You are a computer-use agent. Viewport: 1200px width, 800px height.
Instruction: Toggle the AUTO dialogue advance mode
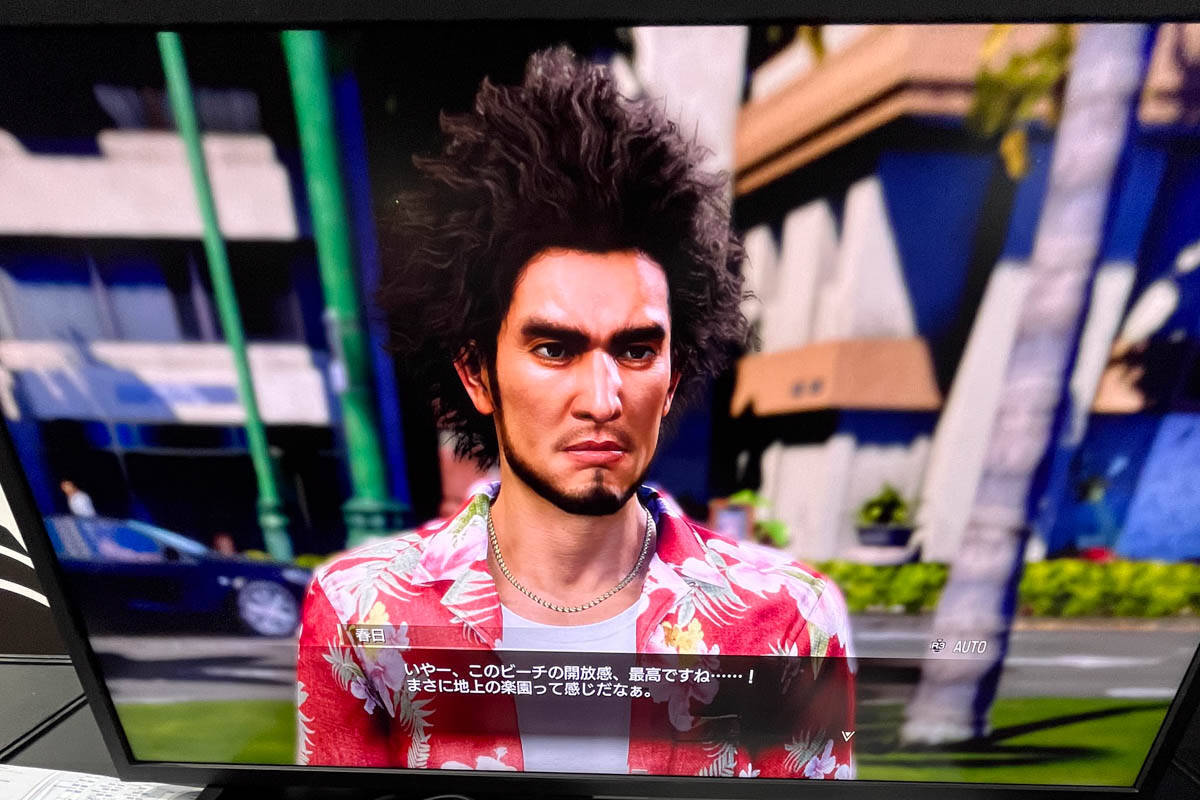959,646
